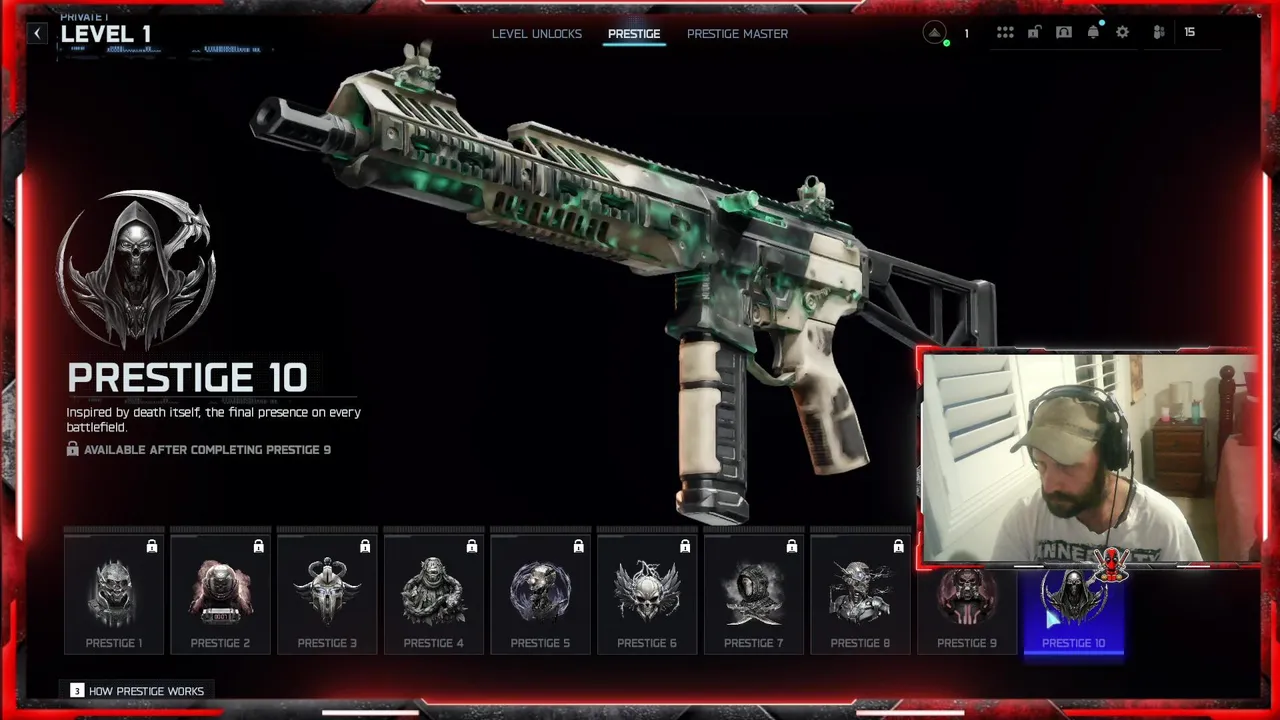Check the notifications bell icon
Viewport: 1280px width, 720px height.
tap(1093, 32)
